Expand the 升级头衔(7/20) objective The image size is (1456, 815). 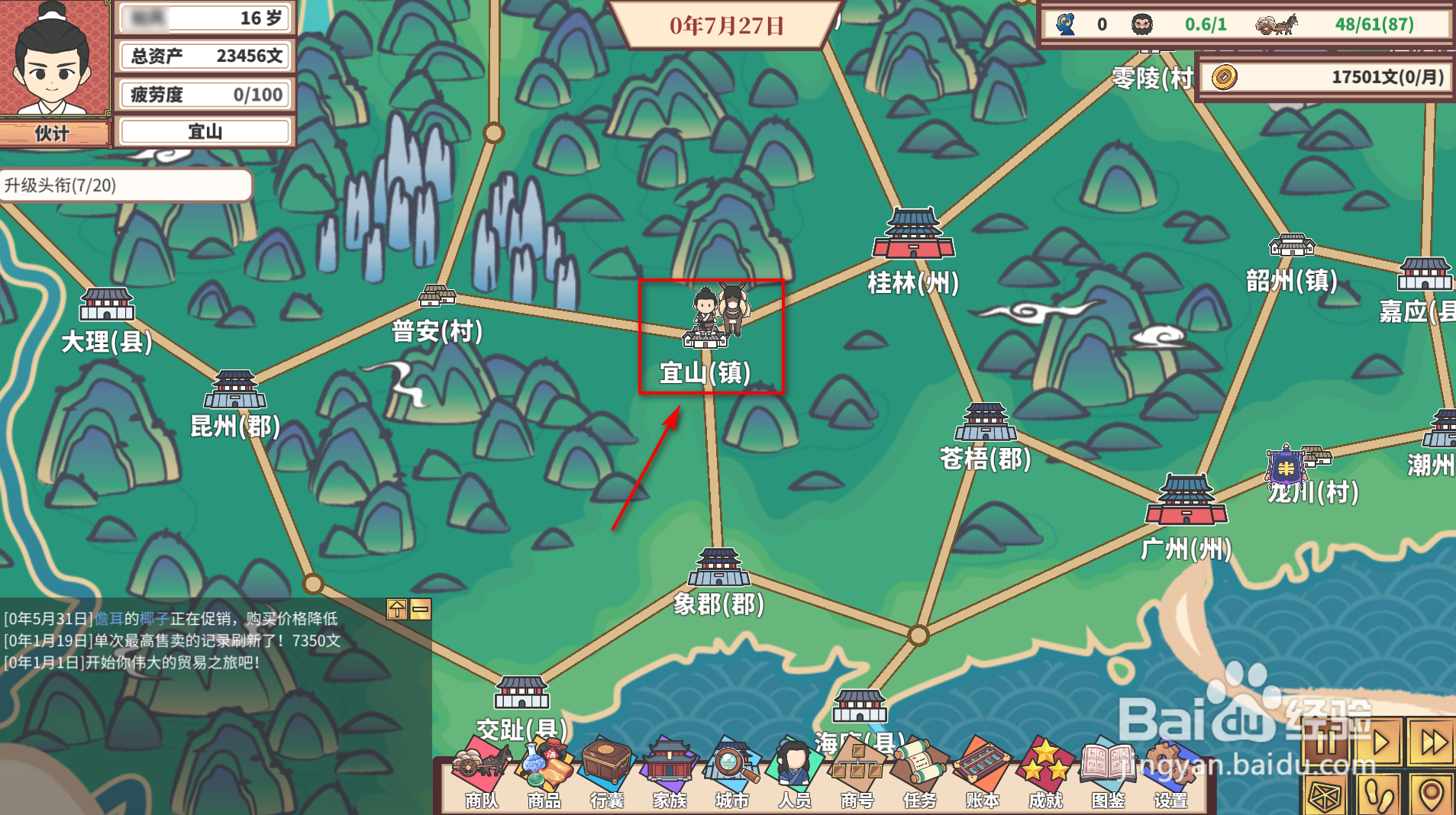coord(126,184)
